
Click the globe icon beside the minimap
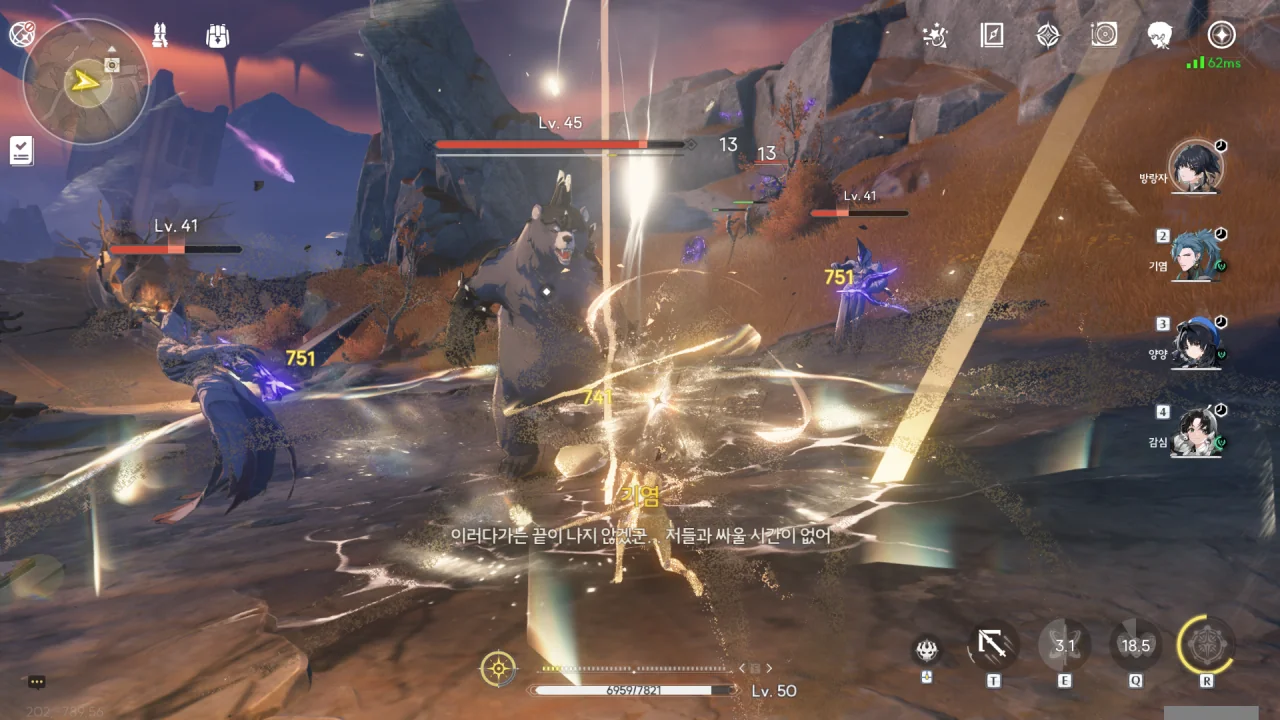[21, 35]
